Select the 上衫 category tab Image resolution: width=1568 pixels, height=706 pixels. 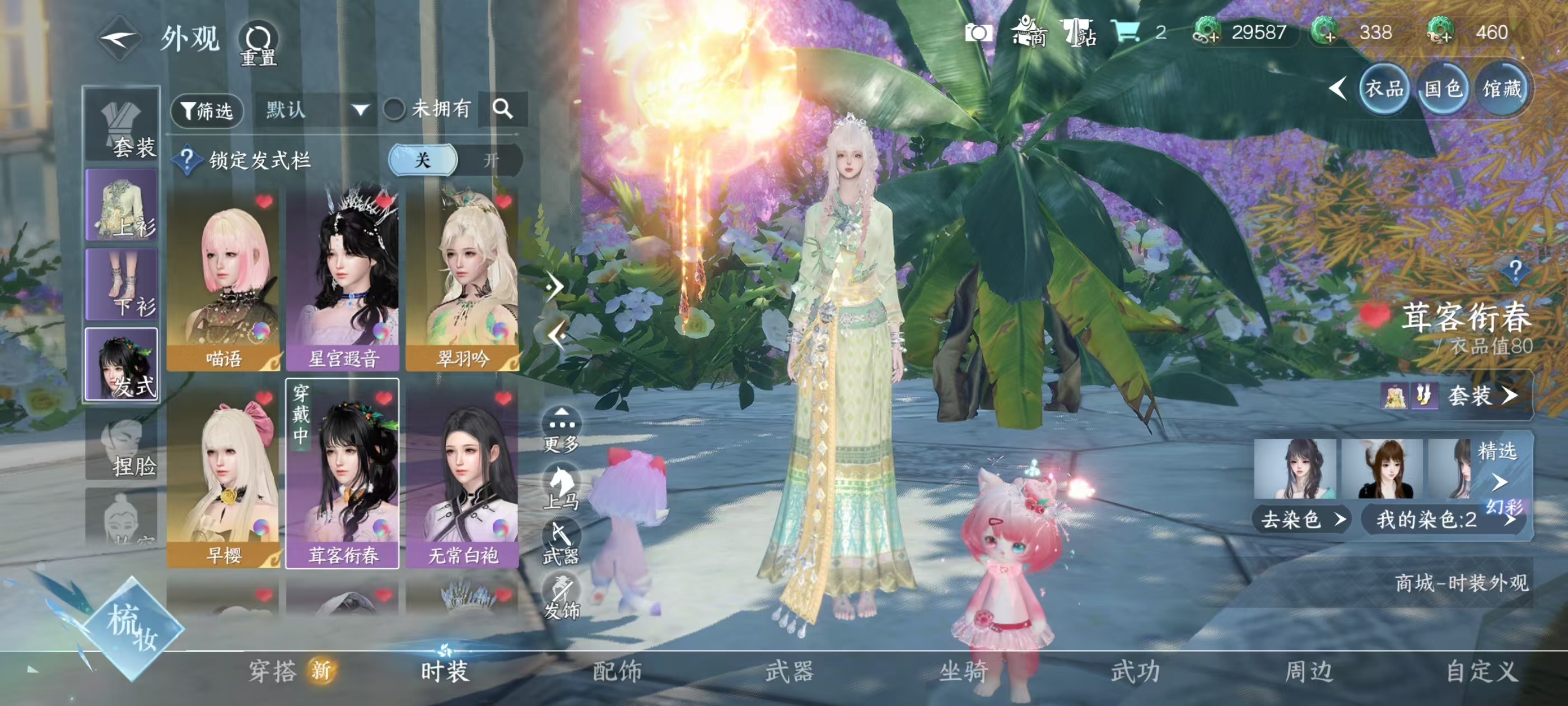click(x=122, y=204)
